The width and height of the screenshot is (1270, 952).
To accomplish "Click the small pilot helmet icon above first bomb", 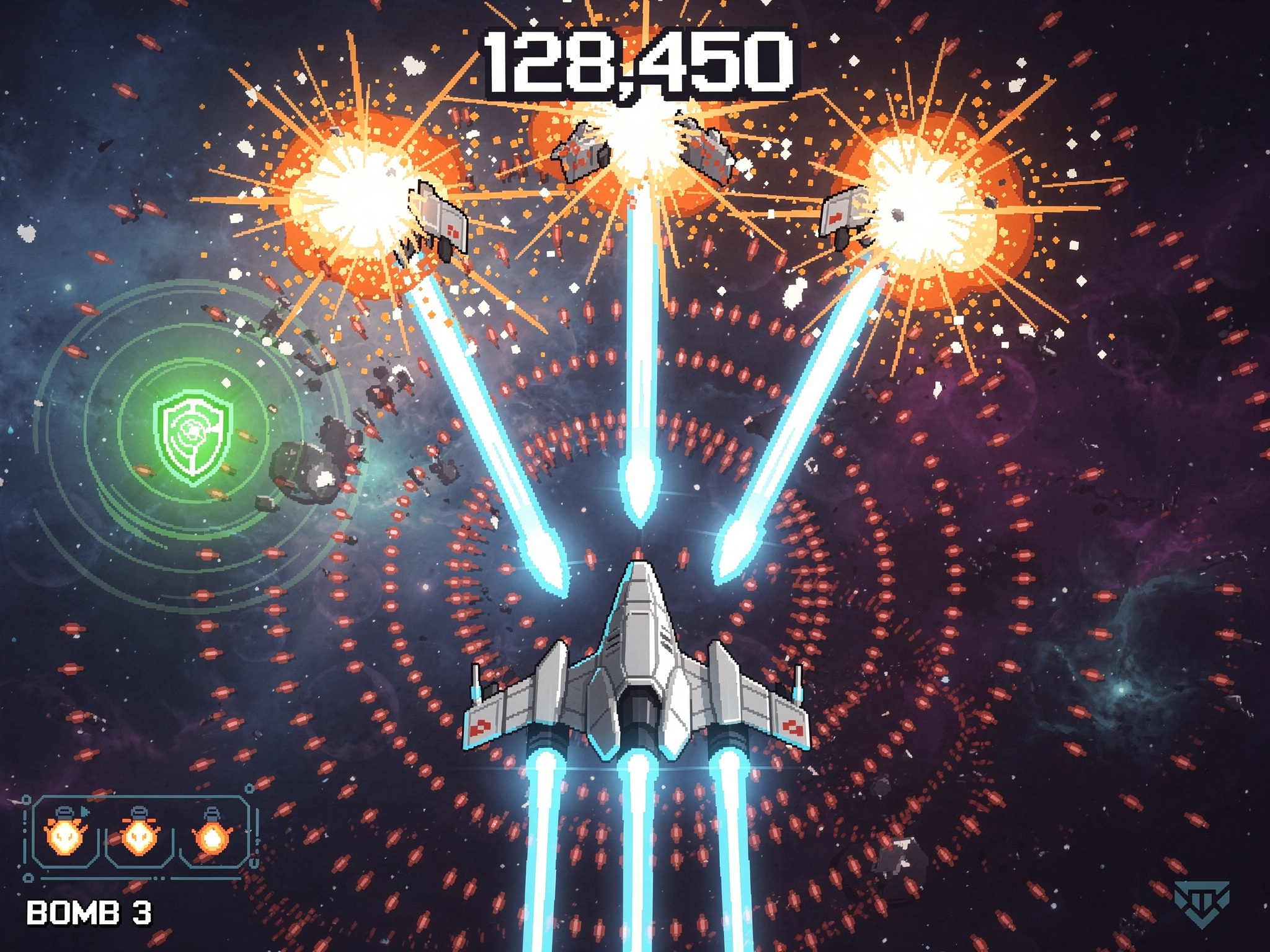I will point(63,811).
